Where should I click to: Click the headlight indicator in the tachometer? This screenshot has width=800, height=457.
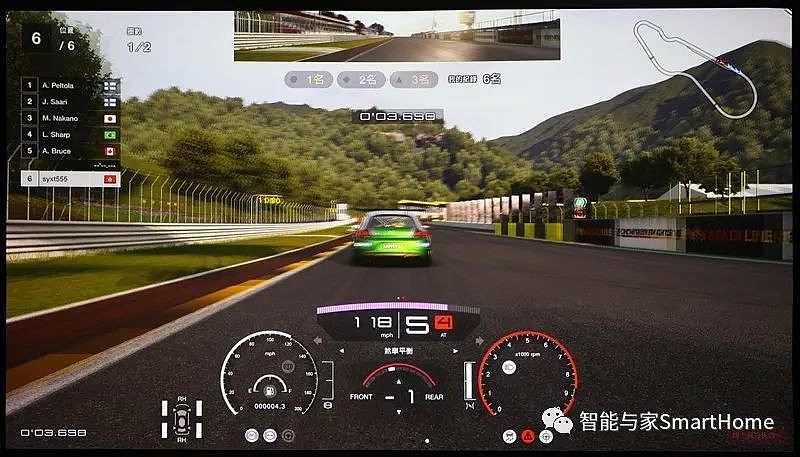508,369
